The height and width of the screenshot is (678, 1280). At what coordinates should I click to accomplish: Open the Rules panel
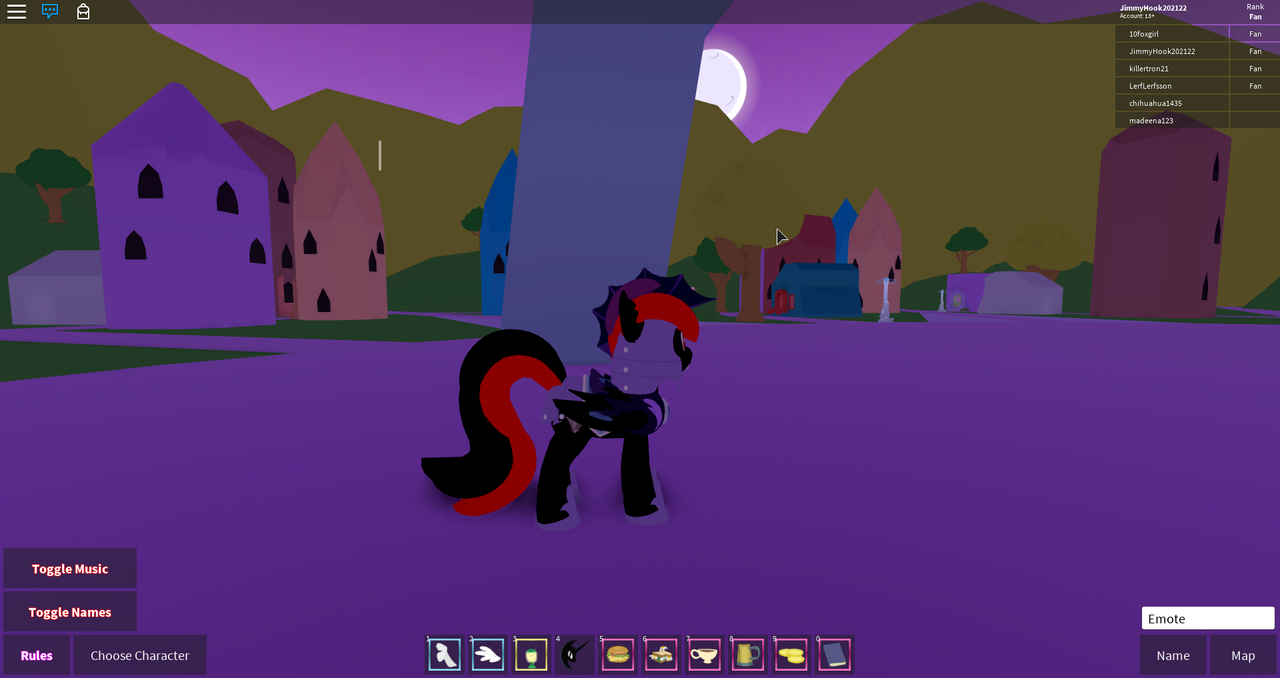click(37, 655)
